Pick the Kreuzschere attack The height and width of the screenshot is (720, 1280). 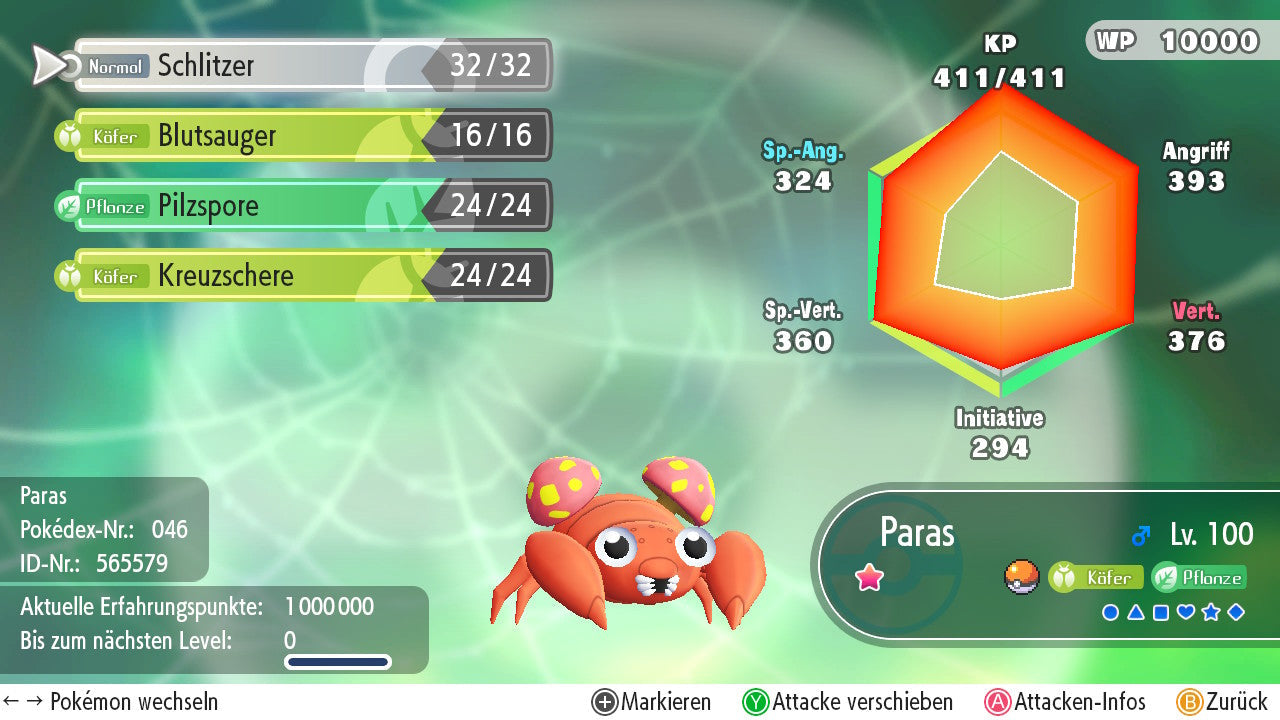coord(310,276)
